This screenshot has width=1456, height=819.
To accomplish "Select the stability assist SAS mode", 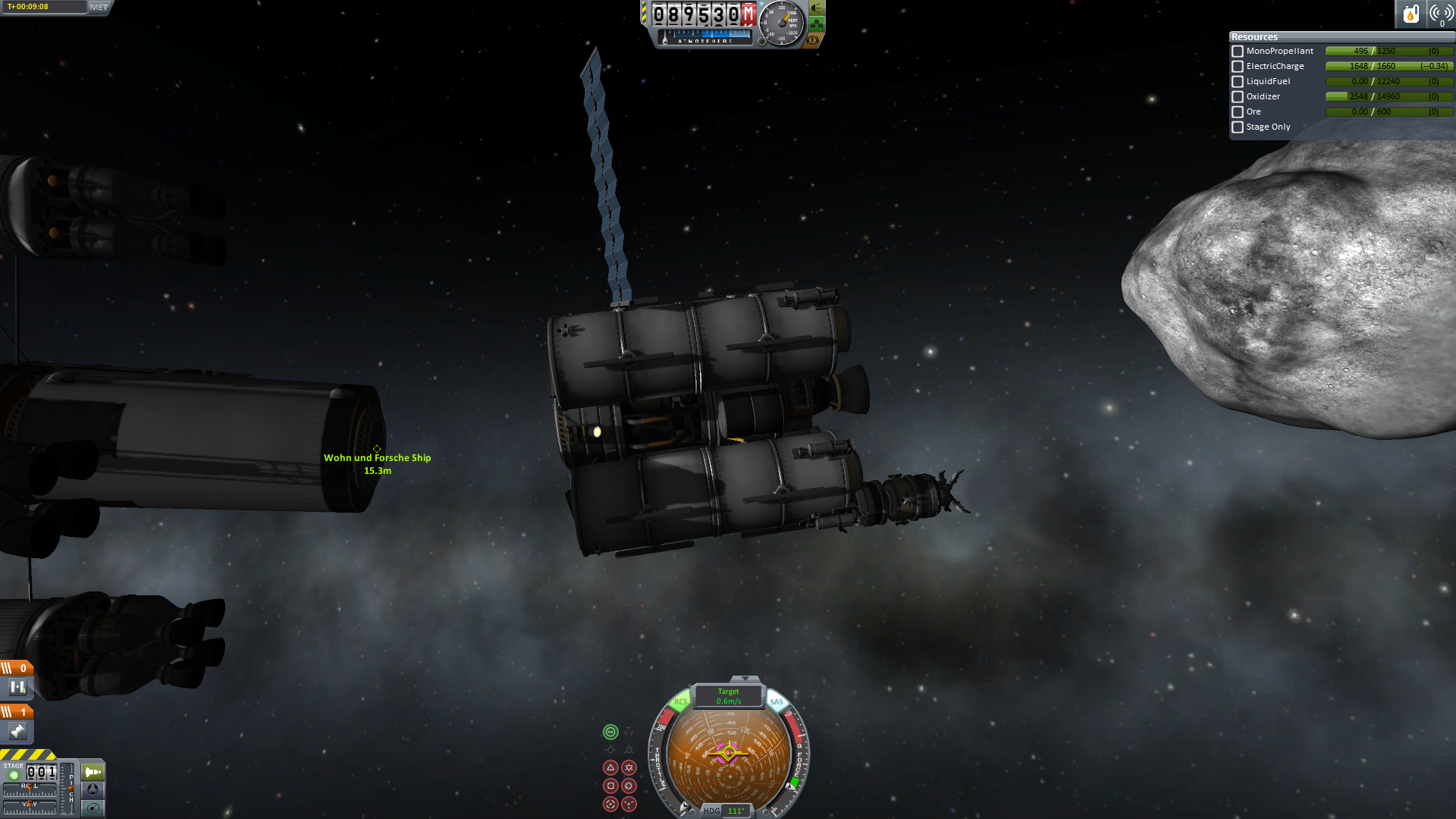I will pyautogui.click(x=610, y=732).
